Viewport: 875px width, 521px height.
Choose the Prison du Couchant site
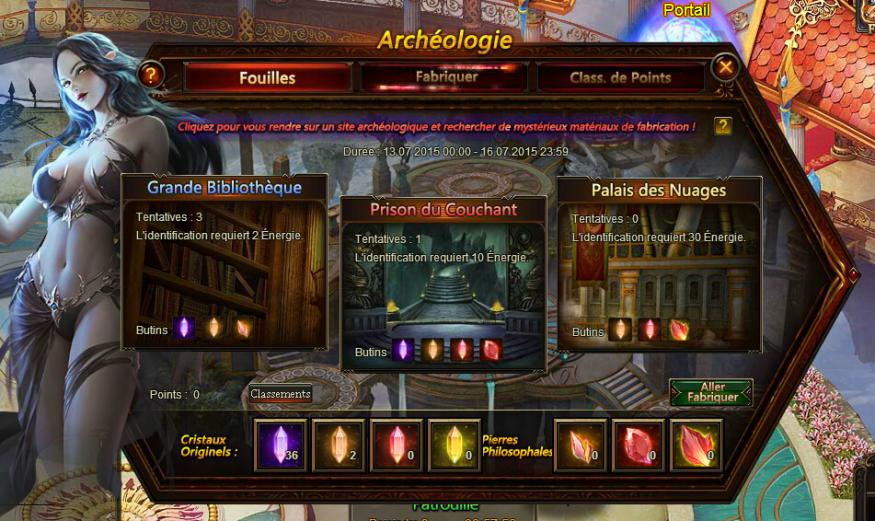tap(444, 282)
